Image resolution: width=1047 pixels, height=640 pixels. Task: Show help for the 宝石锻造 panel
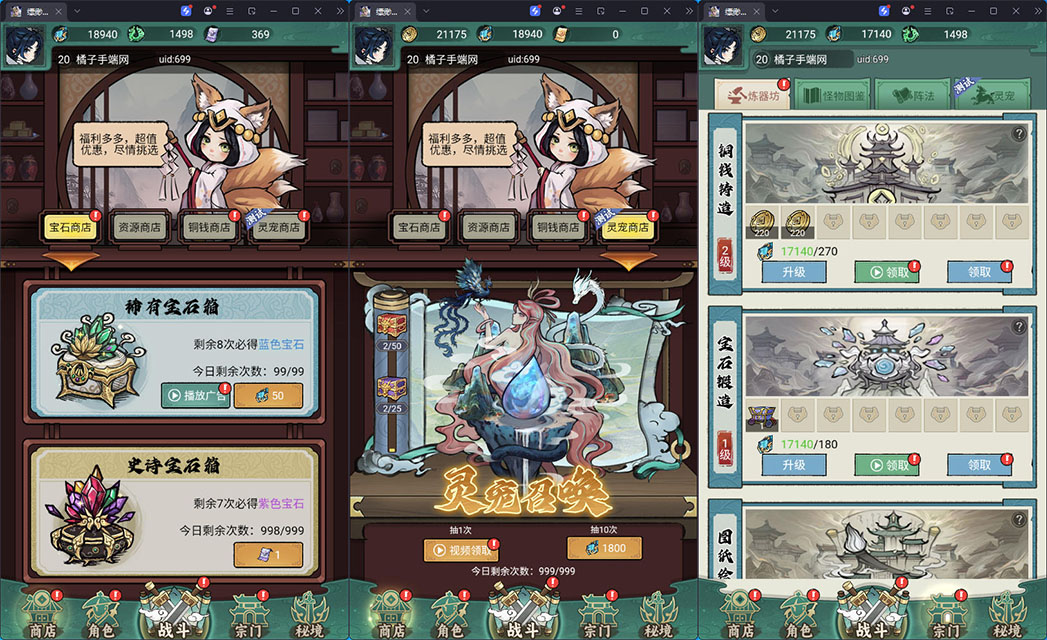1019,327
